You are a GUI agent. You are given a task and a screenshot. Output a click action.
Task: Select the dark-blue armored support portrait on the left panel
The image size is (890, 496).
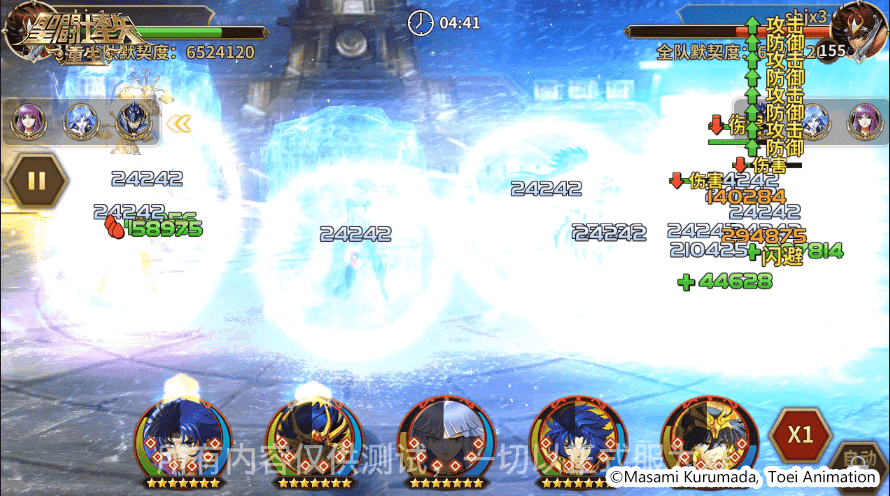coord(132,122)
